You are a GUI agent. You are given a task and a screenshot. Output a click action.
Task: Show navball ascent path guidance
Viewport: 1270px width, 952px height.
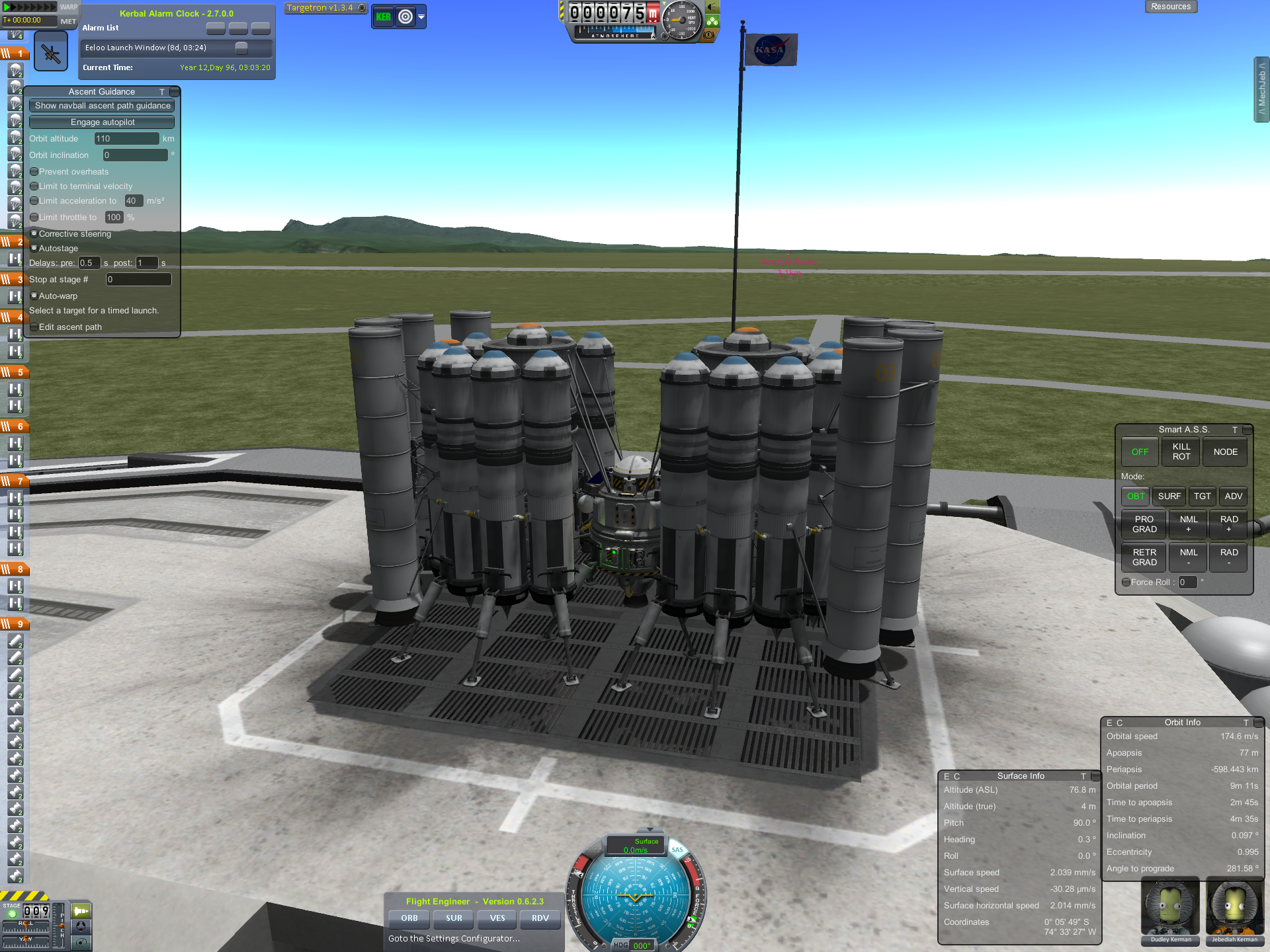[x=102, y=106]
